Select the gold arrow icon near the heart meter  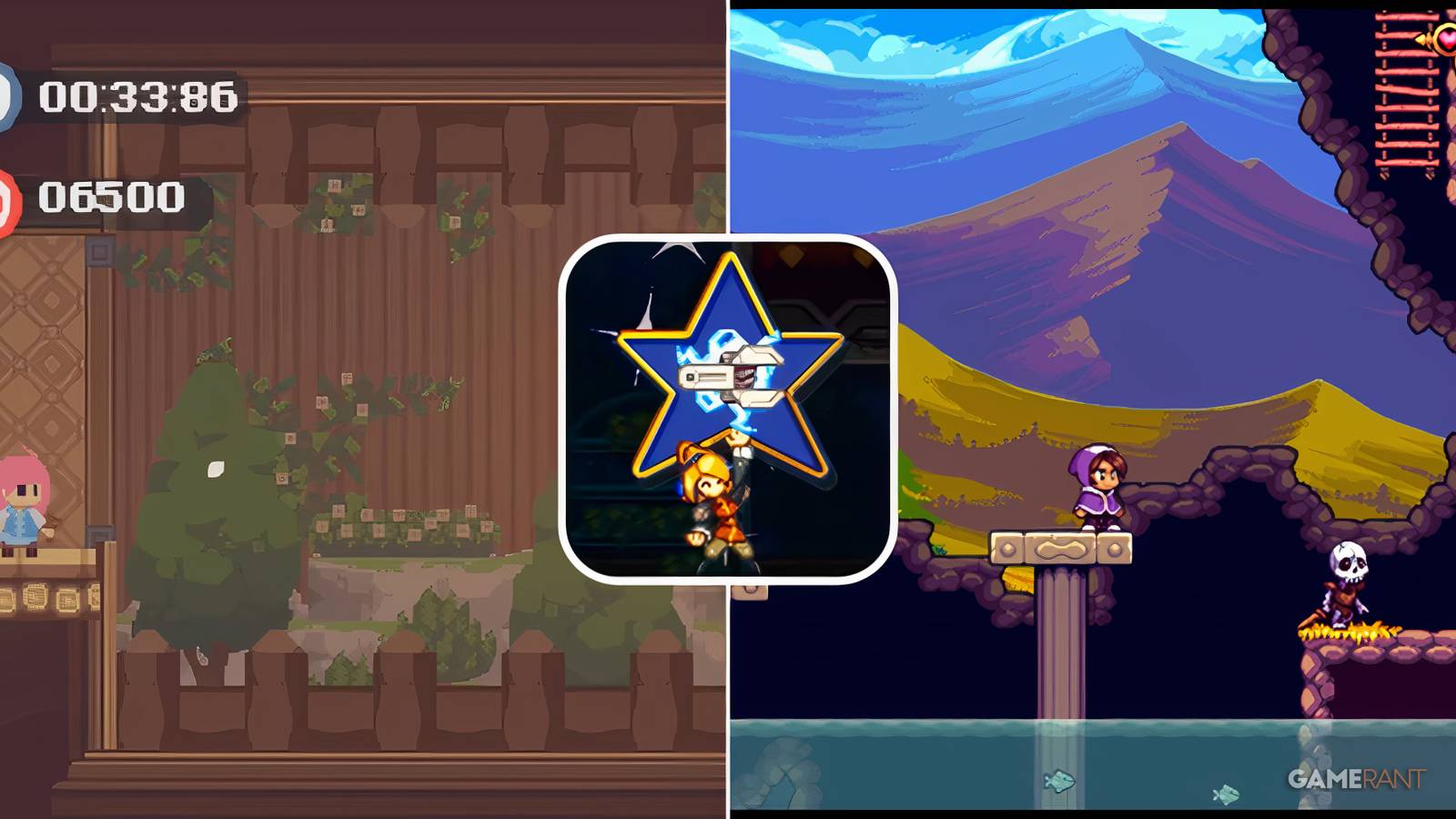coord(1421,39)
